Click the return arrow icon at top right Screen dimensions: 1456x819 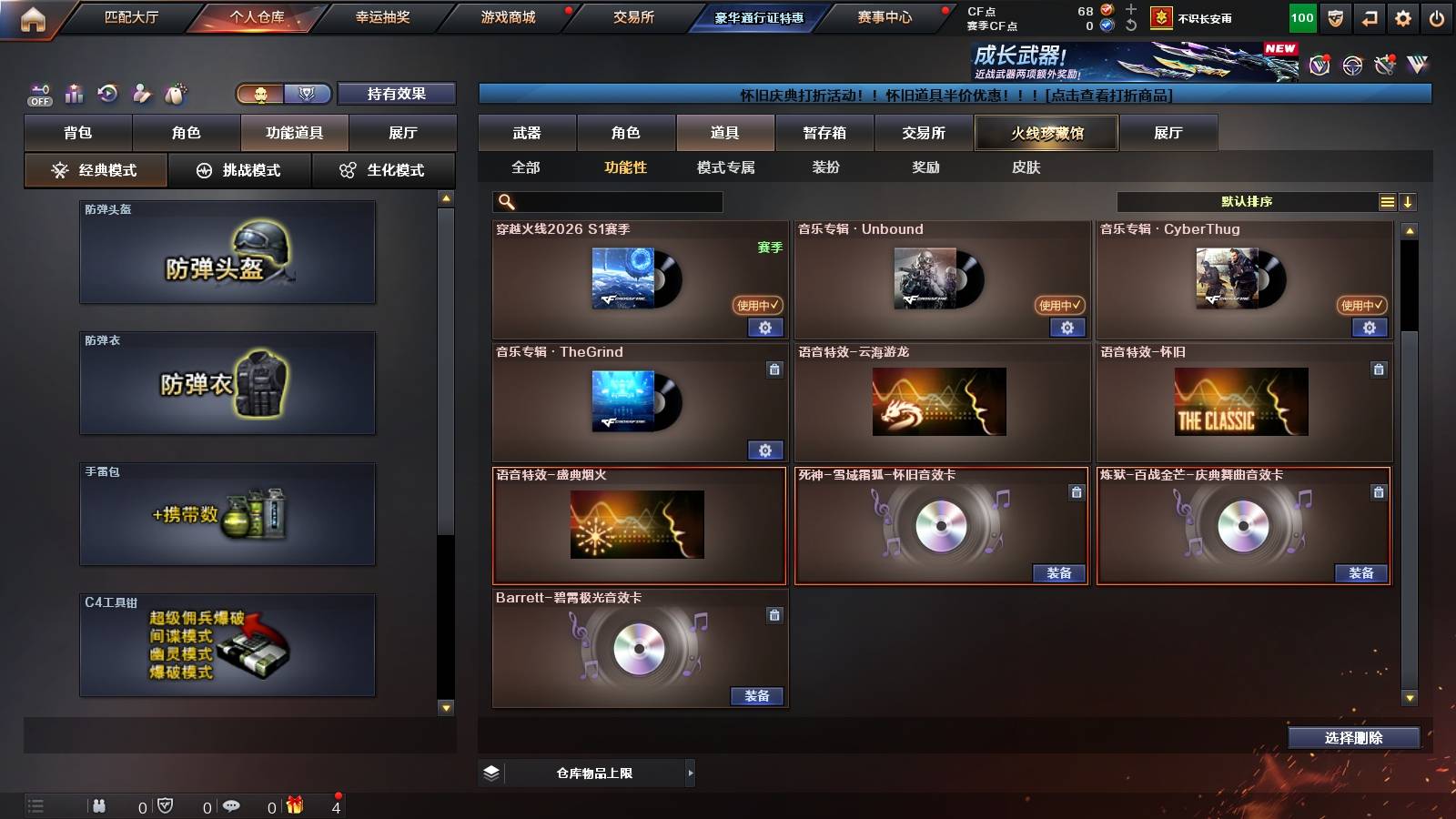[1368, 16]
